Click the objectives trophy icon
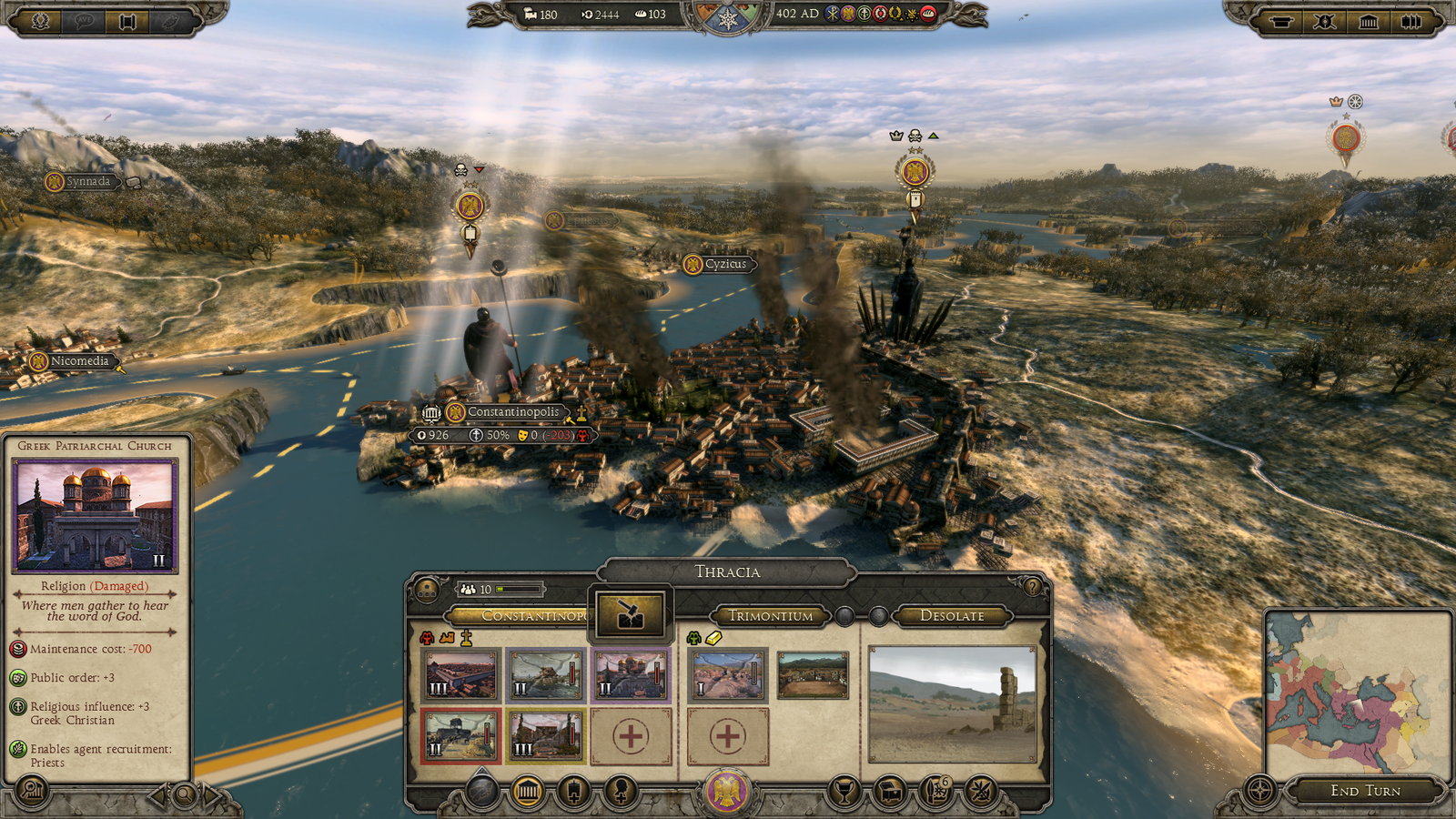This screenshot has width=1456, height=819. (x=843, y=791)
